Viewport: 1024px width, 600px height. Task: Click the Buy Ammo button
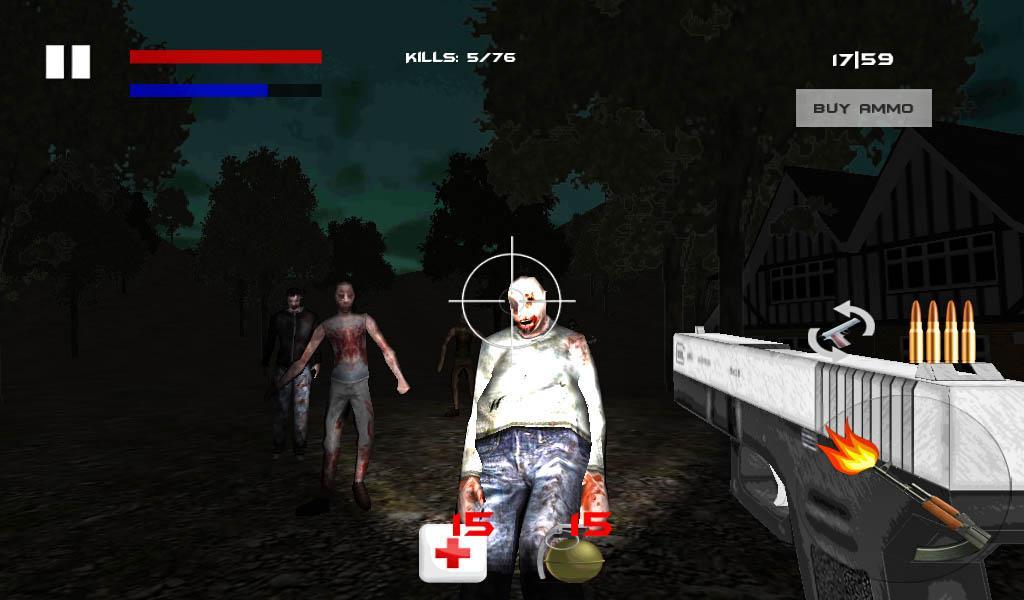tap(863, 108)
